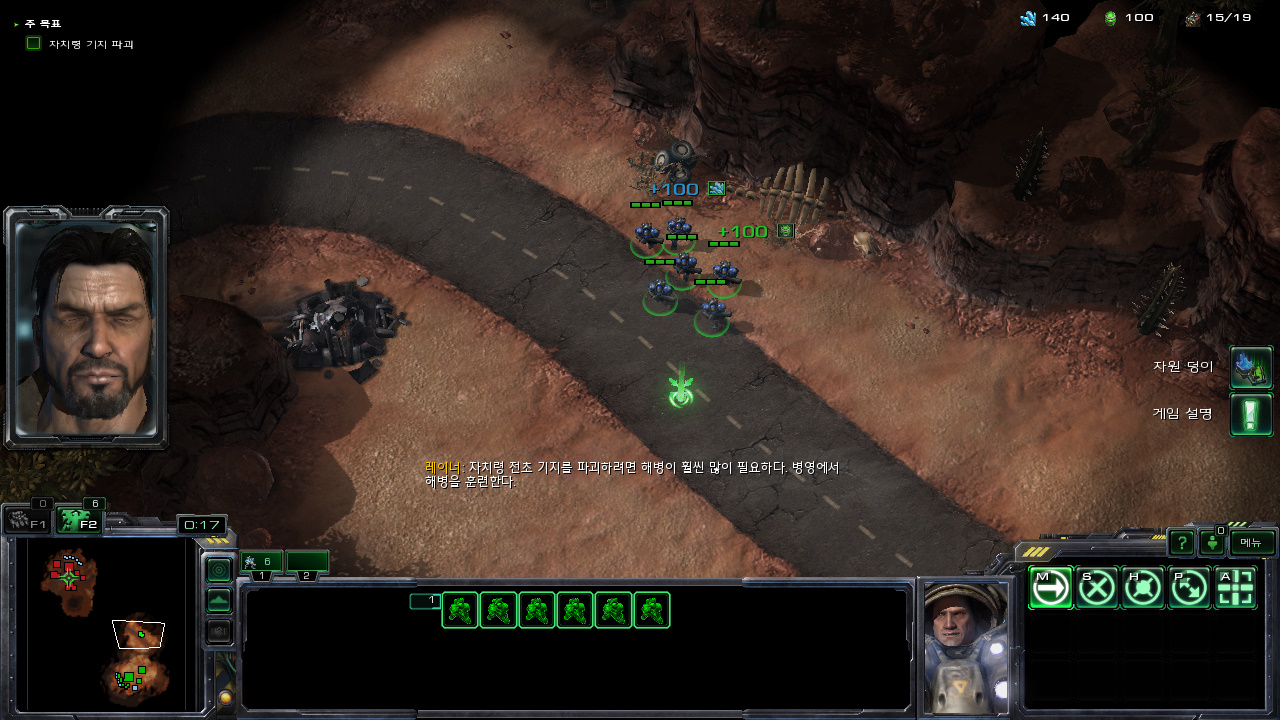Select the first marine wireframe in selection
The image size is (1280, 720).
click(460, 610)
